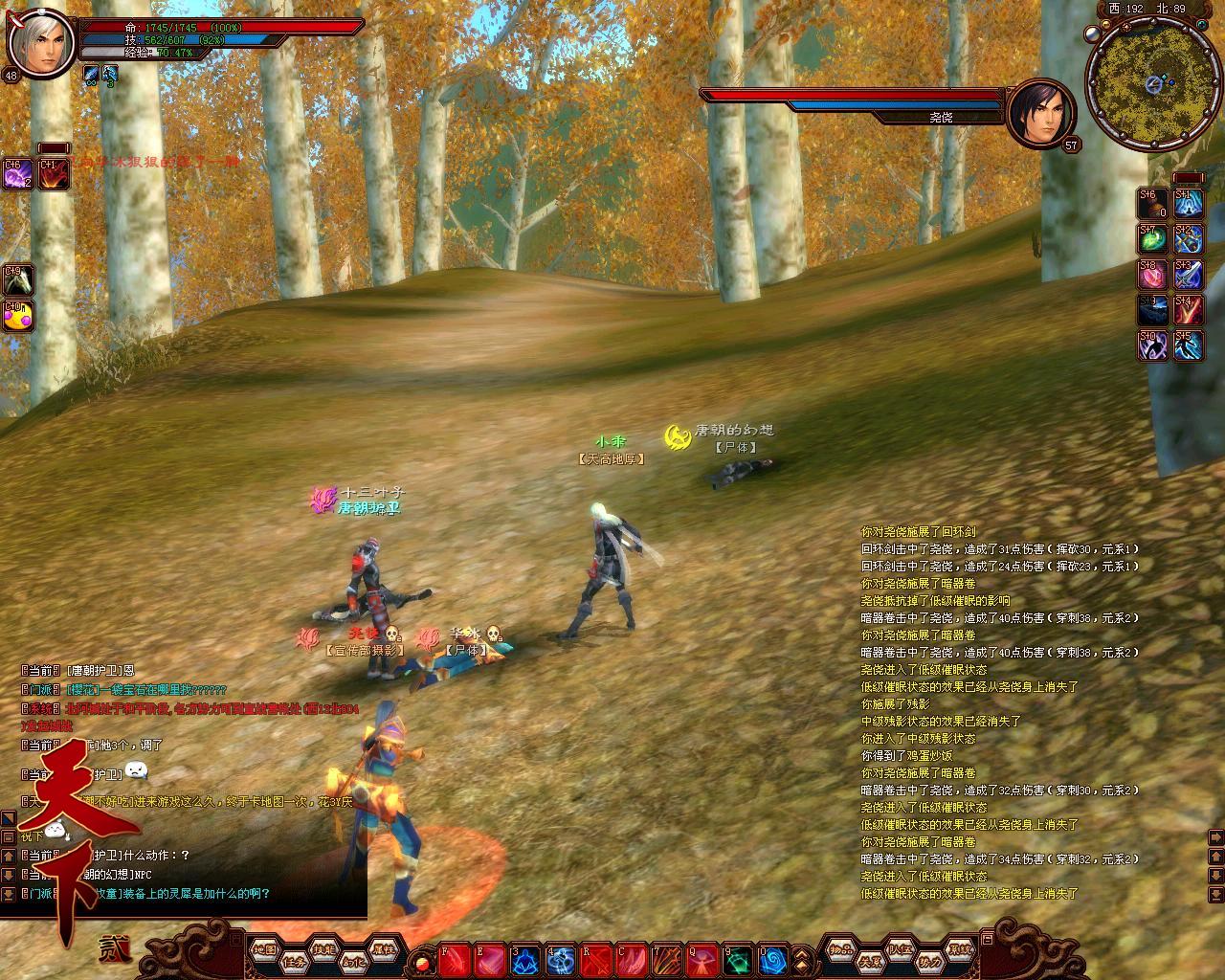Open the 技能 (skills) menu button
1225x980 pixels.
(323, 949)
